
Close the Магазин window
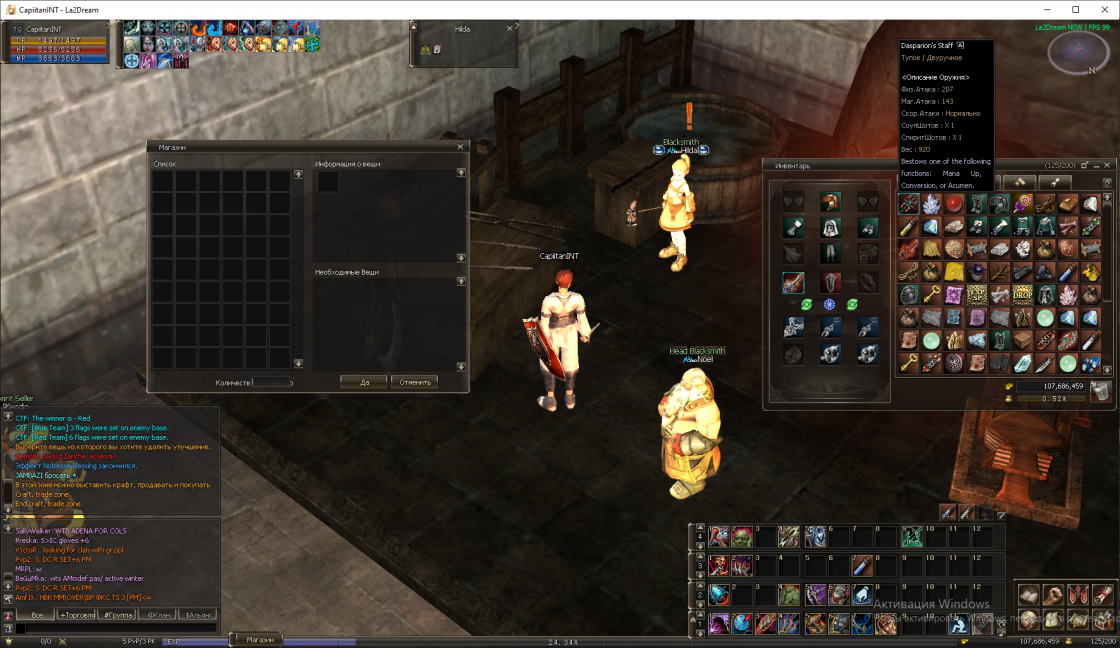click(460, 147)
